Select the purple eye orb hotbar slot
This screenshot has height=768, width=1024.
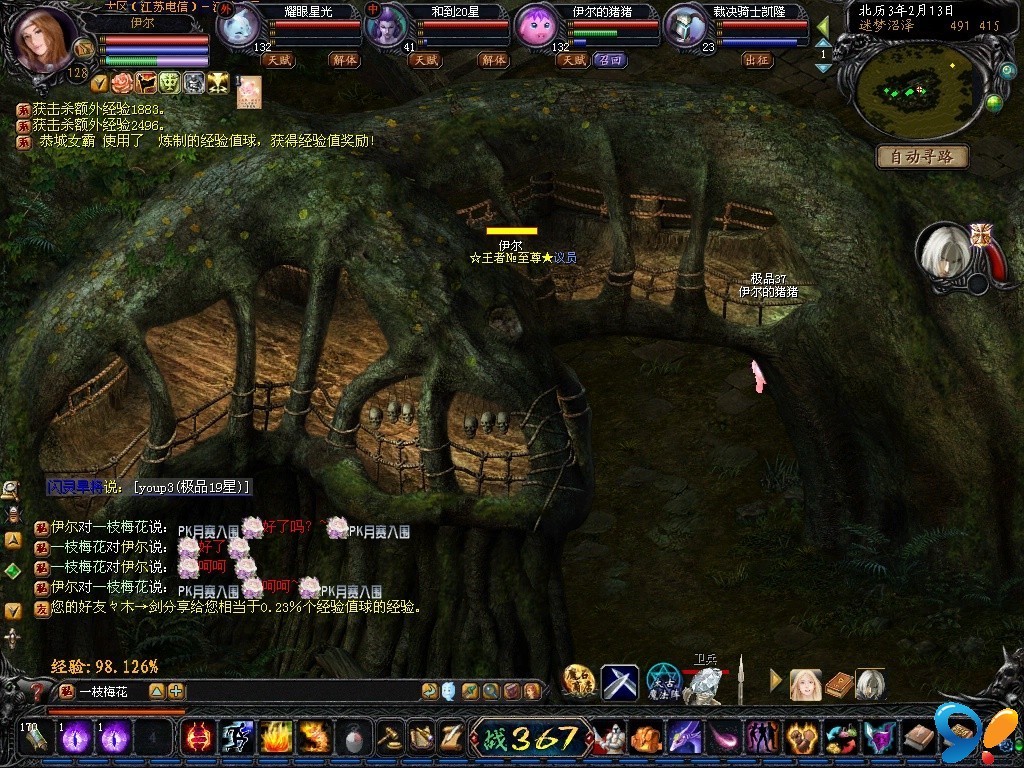76,738
